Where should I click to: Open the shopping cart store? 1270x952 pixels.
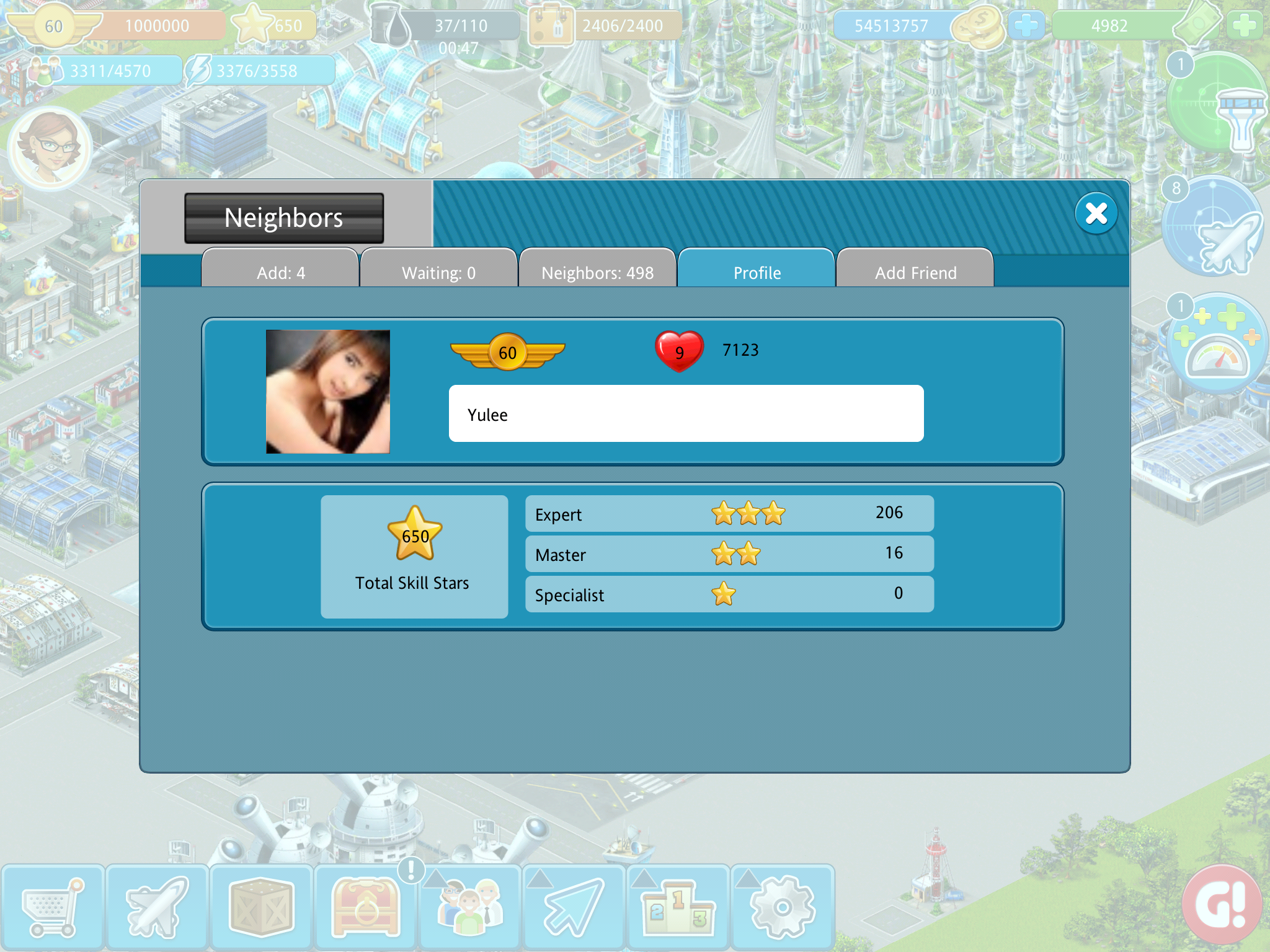[52, 907]
